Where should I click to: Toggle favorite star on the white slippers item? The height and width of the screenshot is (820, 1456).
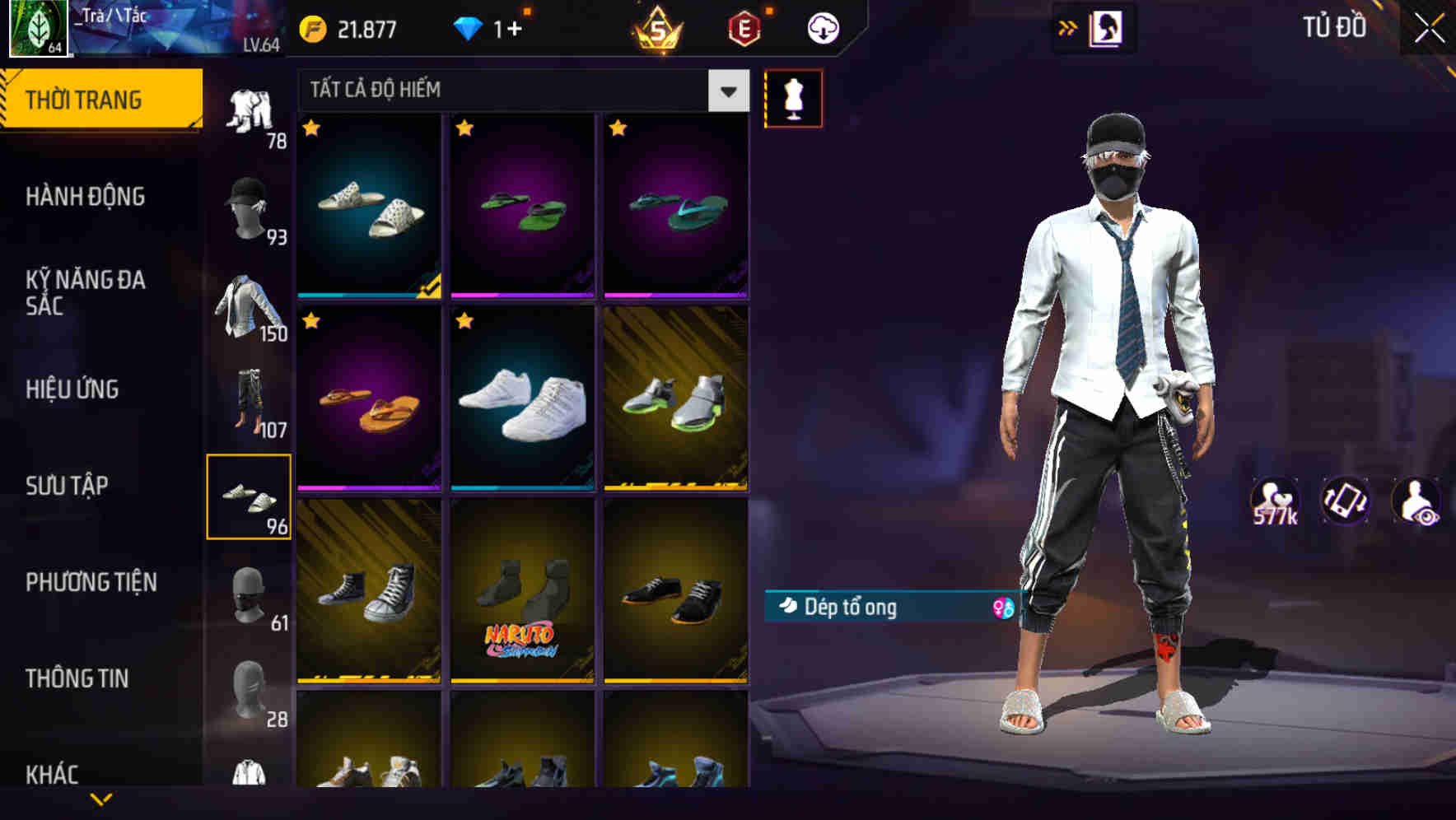[x=313, y=129]
